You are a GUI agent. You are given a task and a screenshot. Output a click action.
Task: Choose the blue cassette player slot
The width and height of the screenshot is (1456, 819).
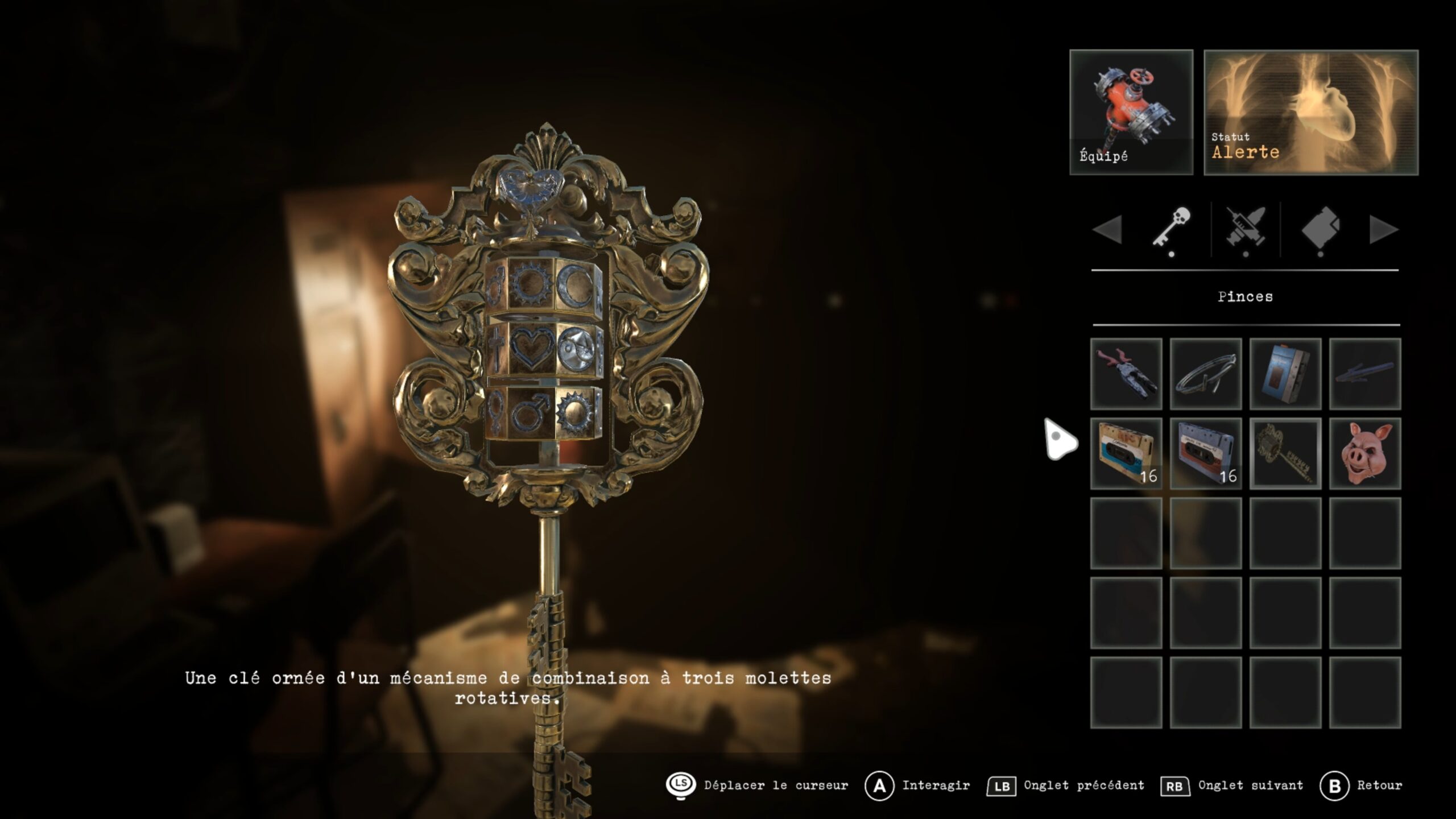(1285, 374)
